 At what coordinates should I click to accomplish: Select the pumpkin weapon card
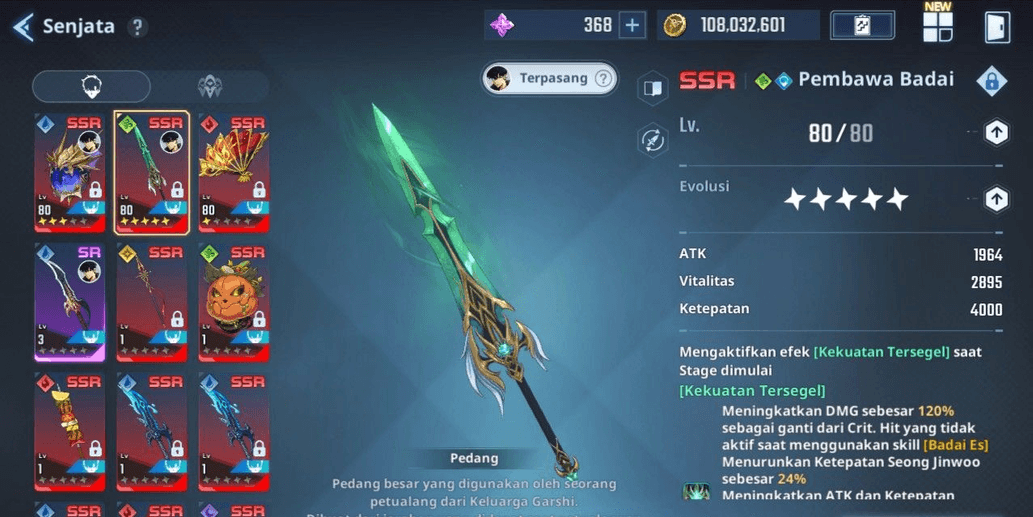(233, 301)
